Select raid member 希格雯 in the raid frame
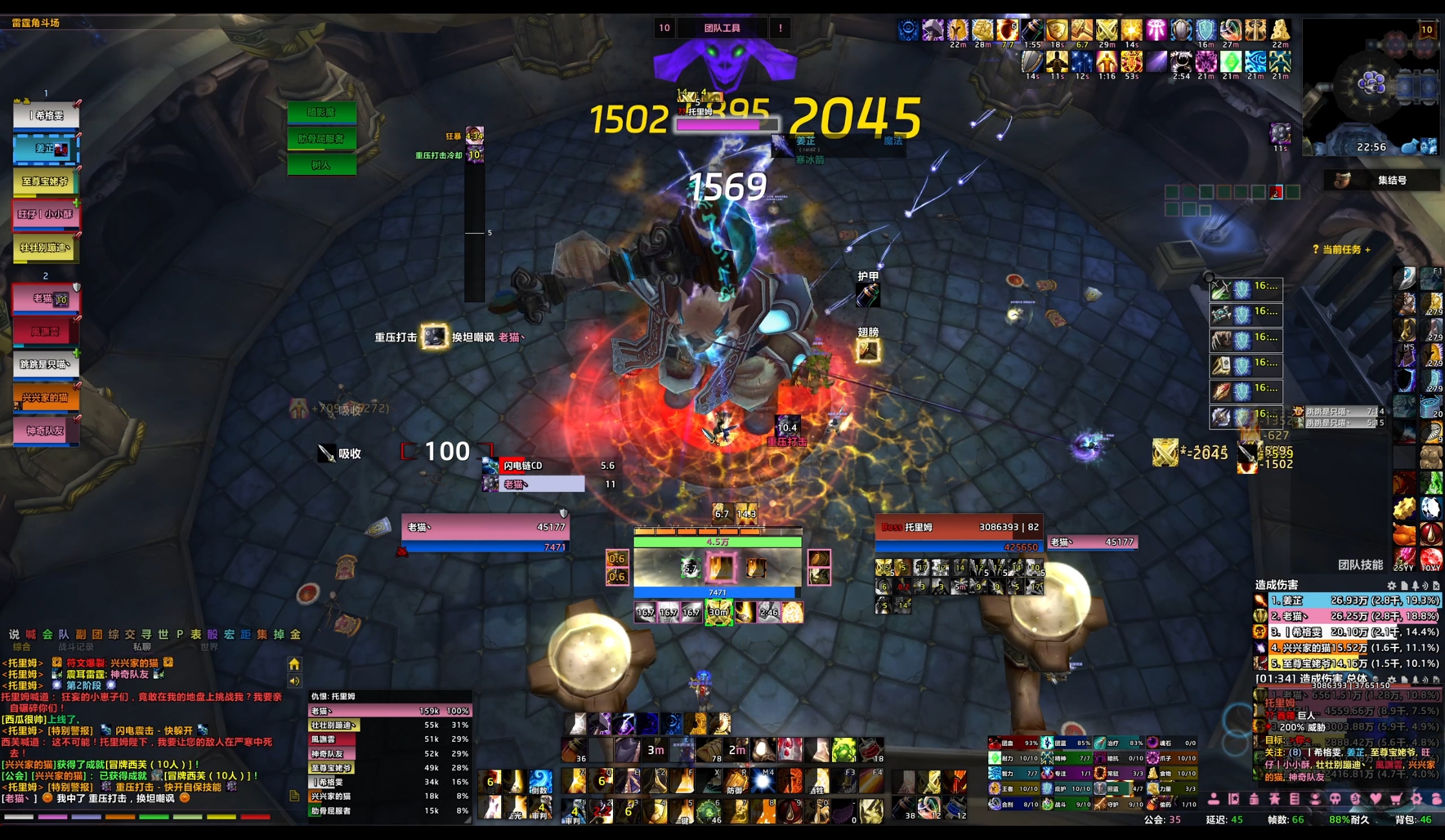The height and width of the screenshot is (840, 1445). 47,116
